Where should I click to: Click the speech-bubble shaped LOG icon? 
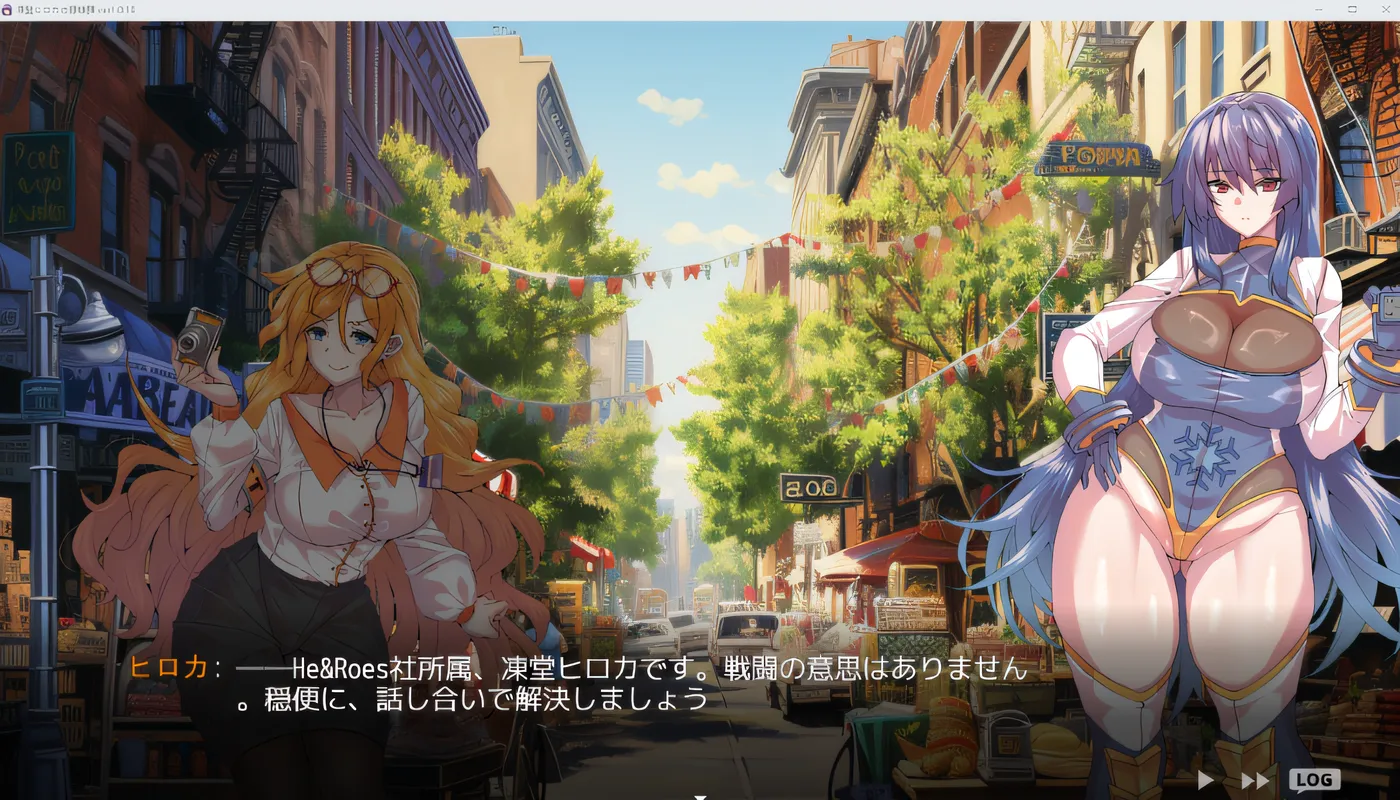1315,778
